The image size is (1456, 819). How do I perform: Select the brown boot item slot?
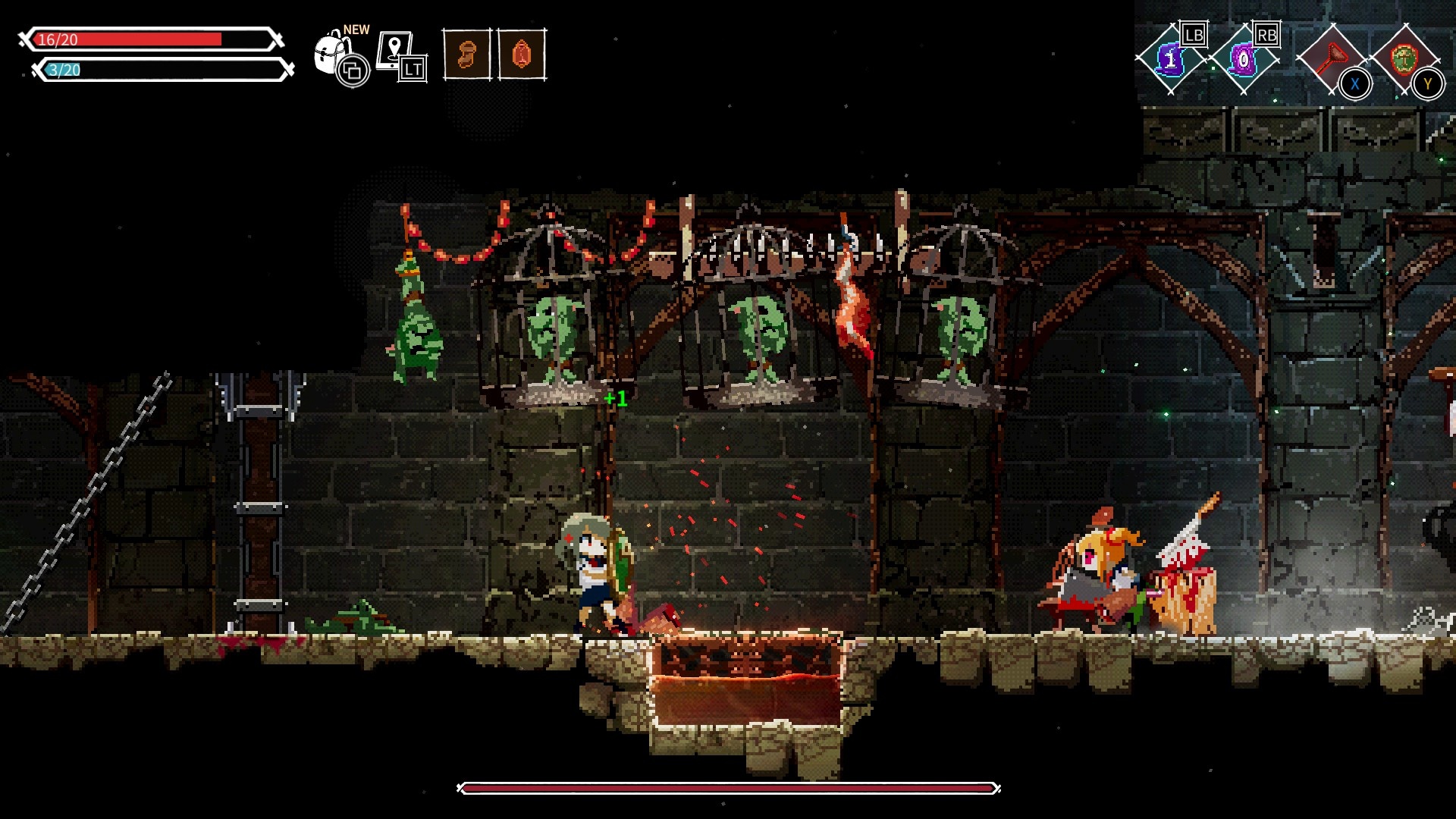click(466, 55)
